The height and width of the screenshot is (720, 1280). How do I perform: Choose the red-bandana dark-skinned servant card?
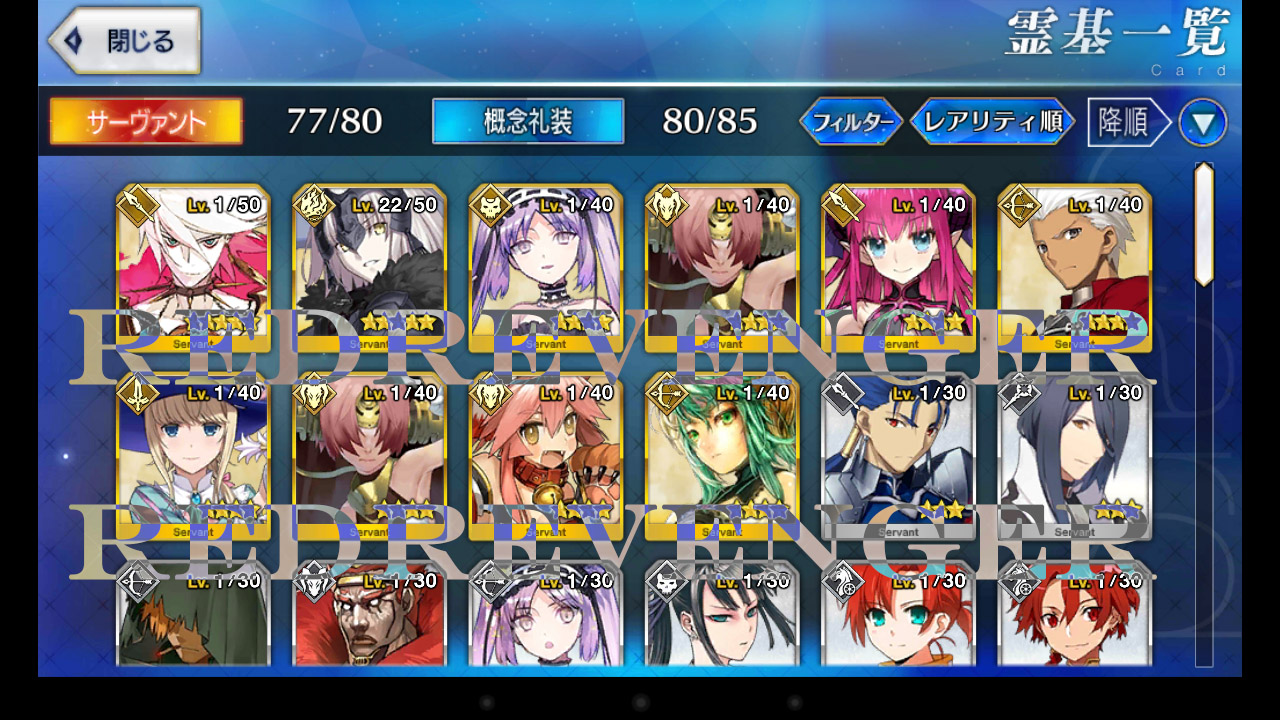point(370,615)
